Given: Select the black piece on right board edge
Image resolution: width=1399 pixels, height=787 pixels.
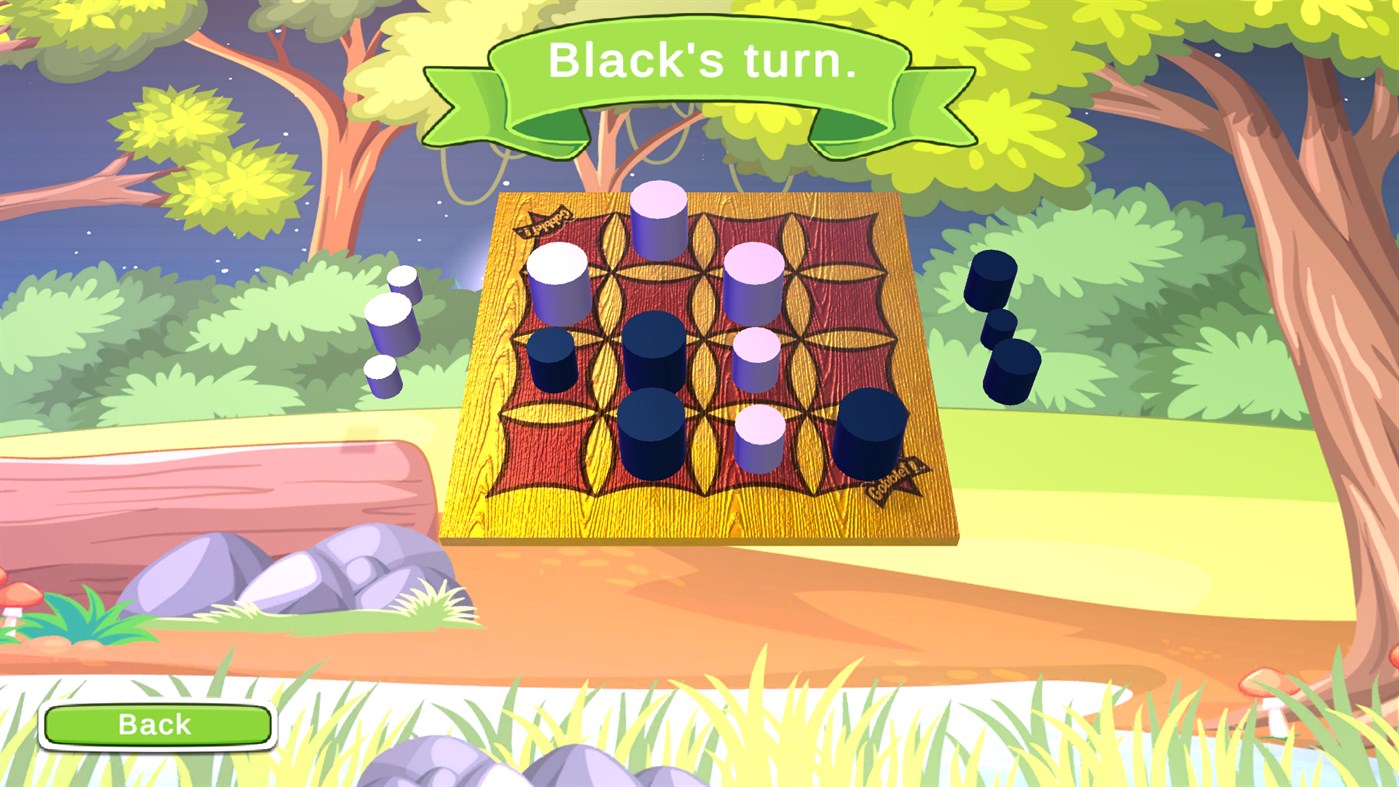Looking at the screenshot, I should click(875, 430).
